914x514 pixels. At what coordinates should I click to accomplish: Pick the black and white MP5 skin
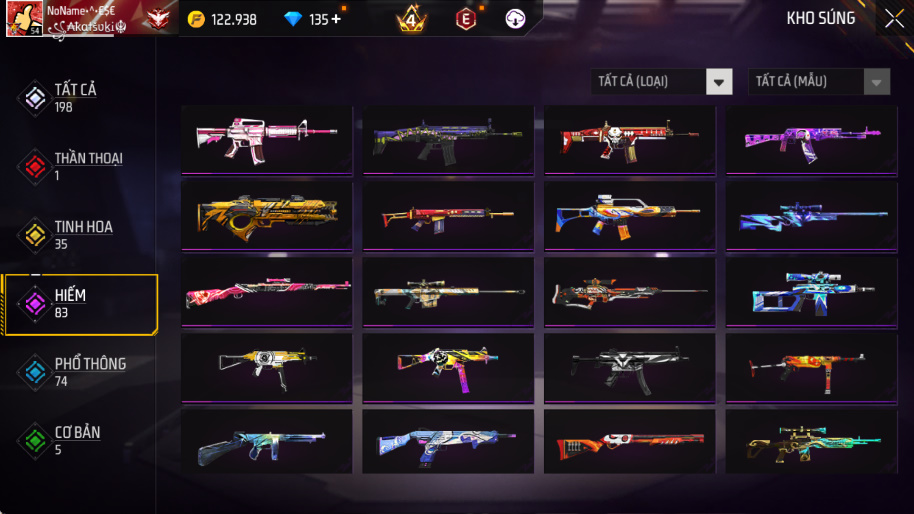coord(629,367)
